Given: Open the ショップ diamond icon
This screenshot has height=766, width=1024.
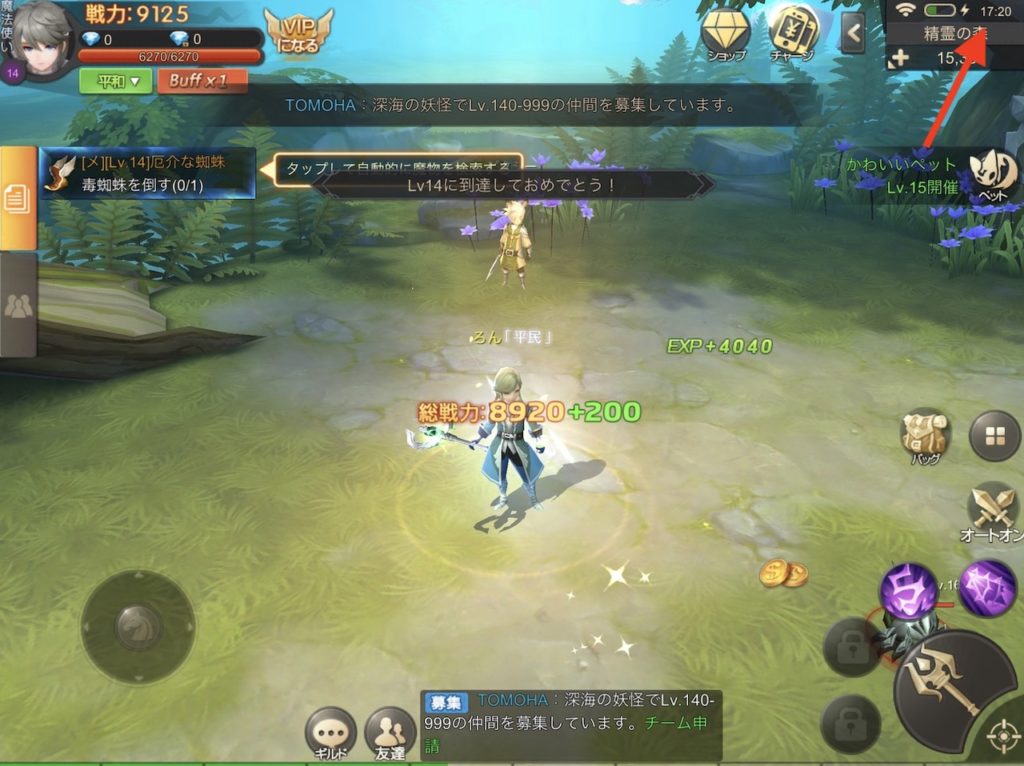Looking at the screenshot, I should [726, 35].
